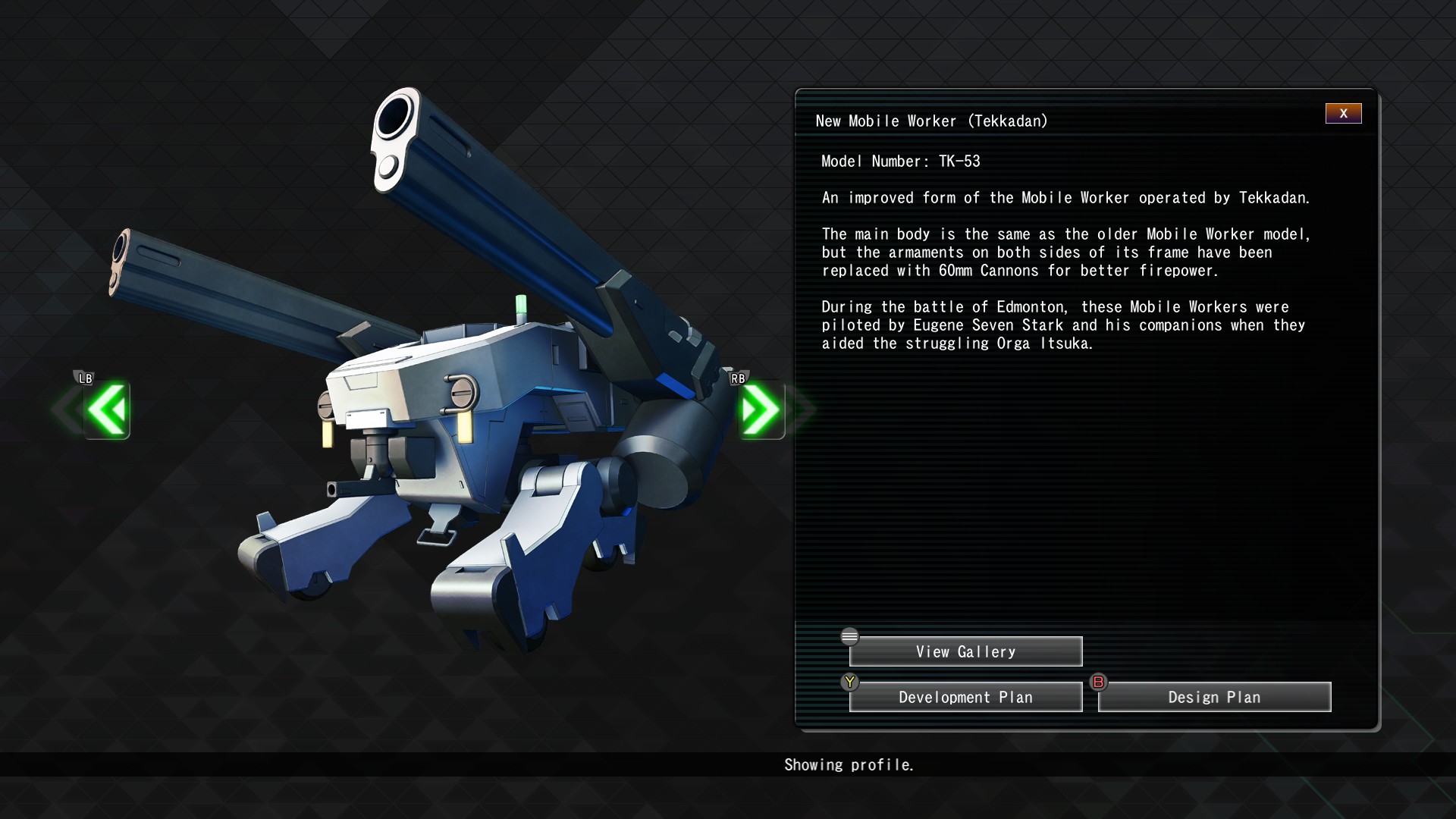
Task: Open the View Gallery button
Action: (x=965, y=652)
